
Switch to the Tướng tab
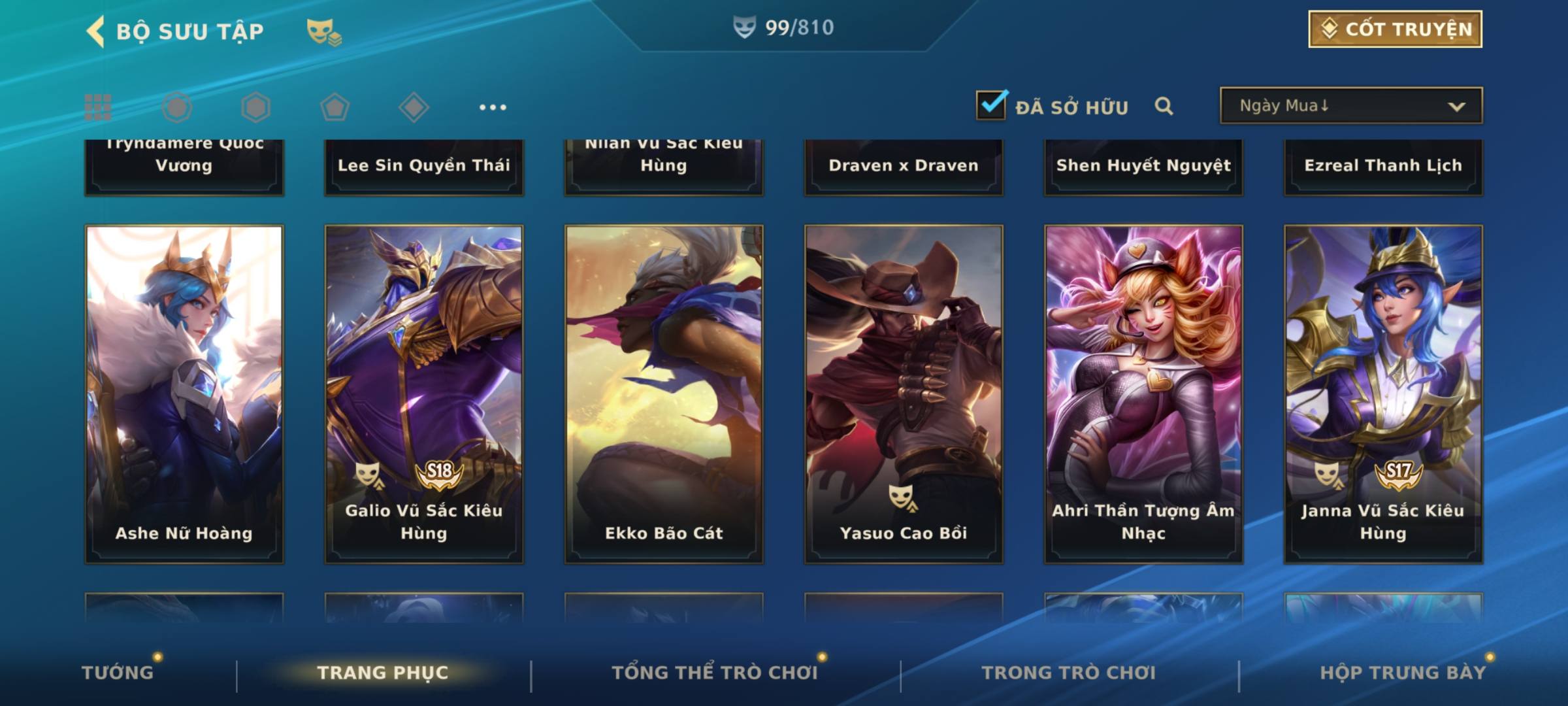118,672
